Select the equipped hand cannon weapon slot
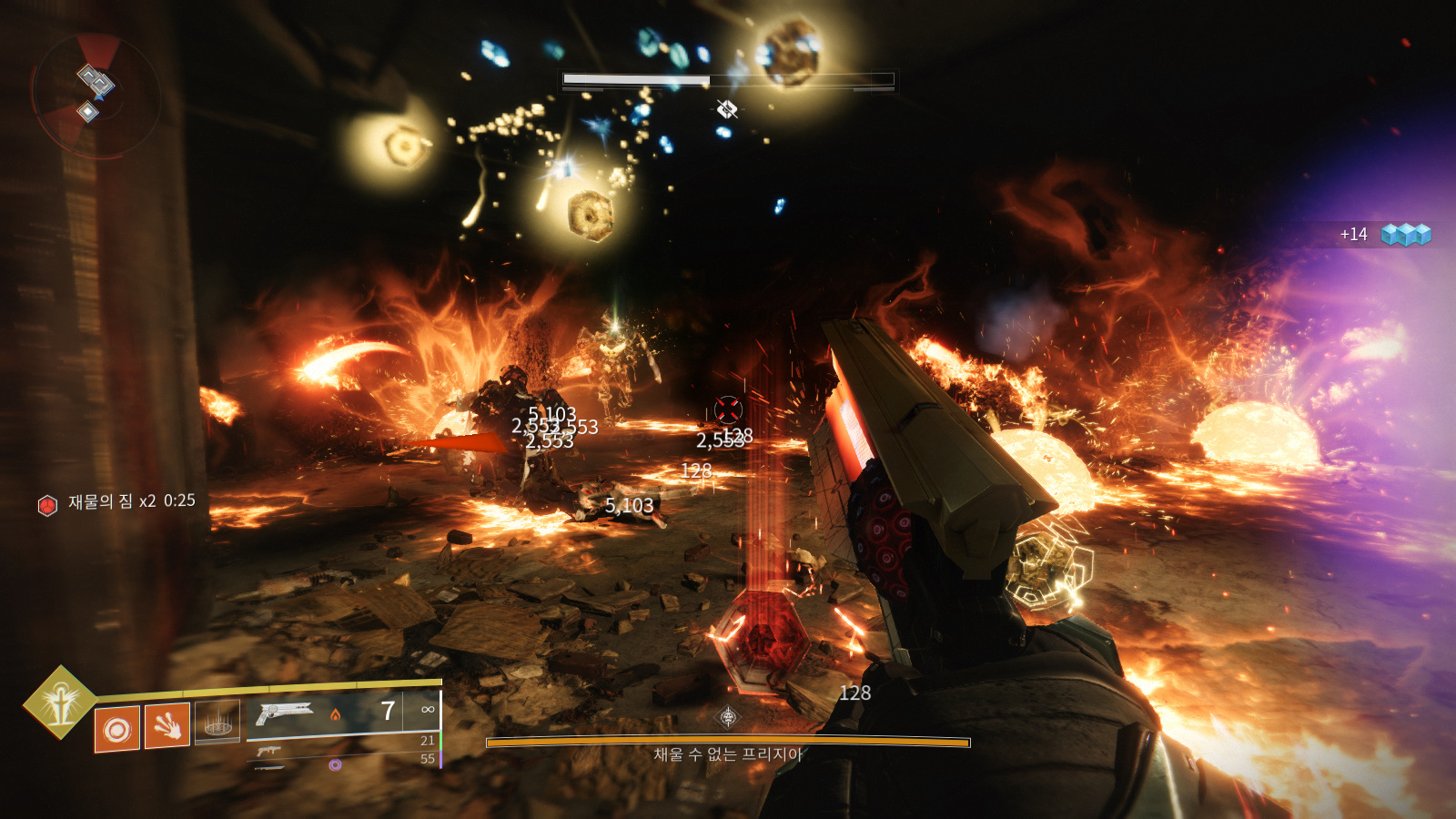 [342, 713]
